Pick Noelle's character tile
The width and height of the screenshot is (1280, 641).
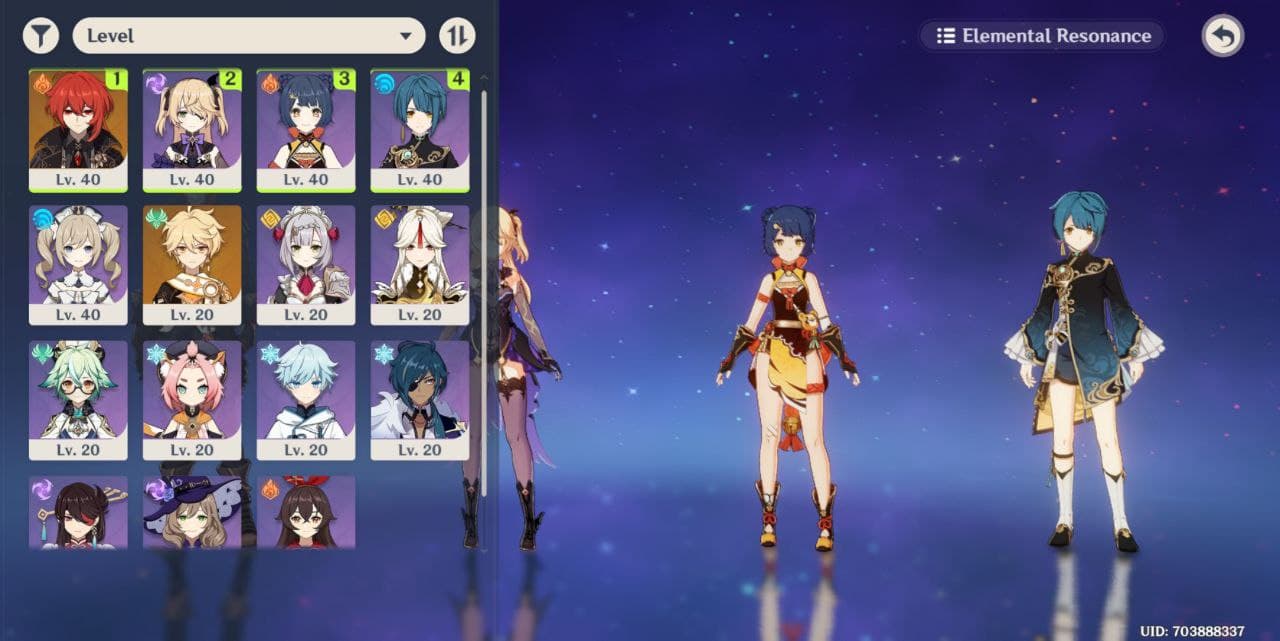click(306, 265)
